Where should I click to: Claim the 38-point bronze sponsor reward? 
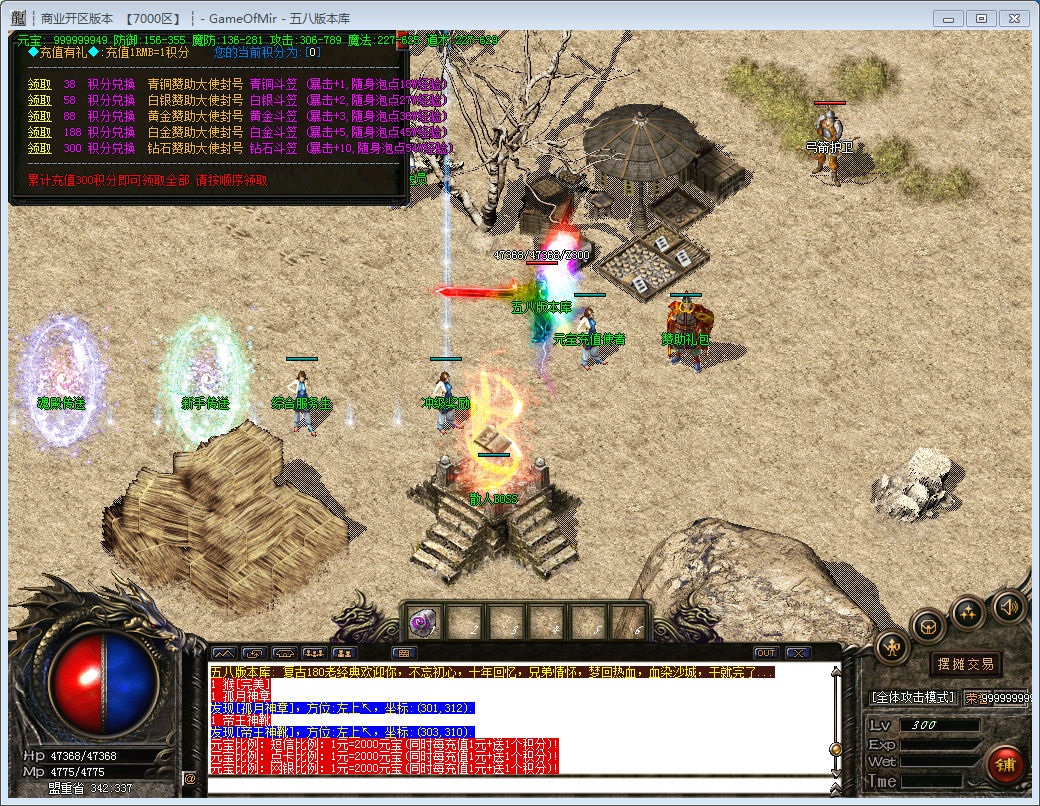point(39,85)
